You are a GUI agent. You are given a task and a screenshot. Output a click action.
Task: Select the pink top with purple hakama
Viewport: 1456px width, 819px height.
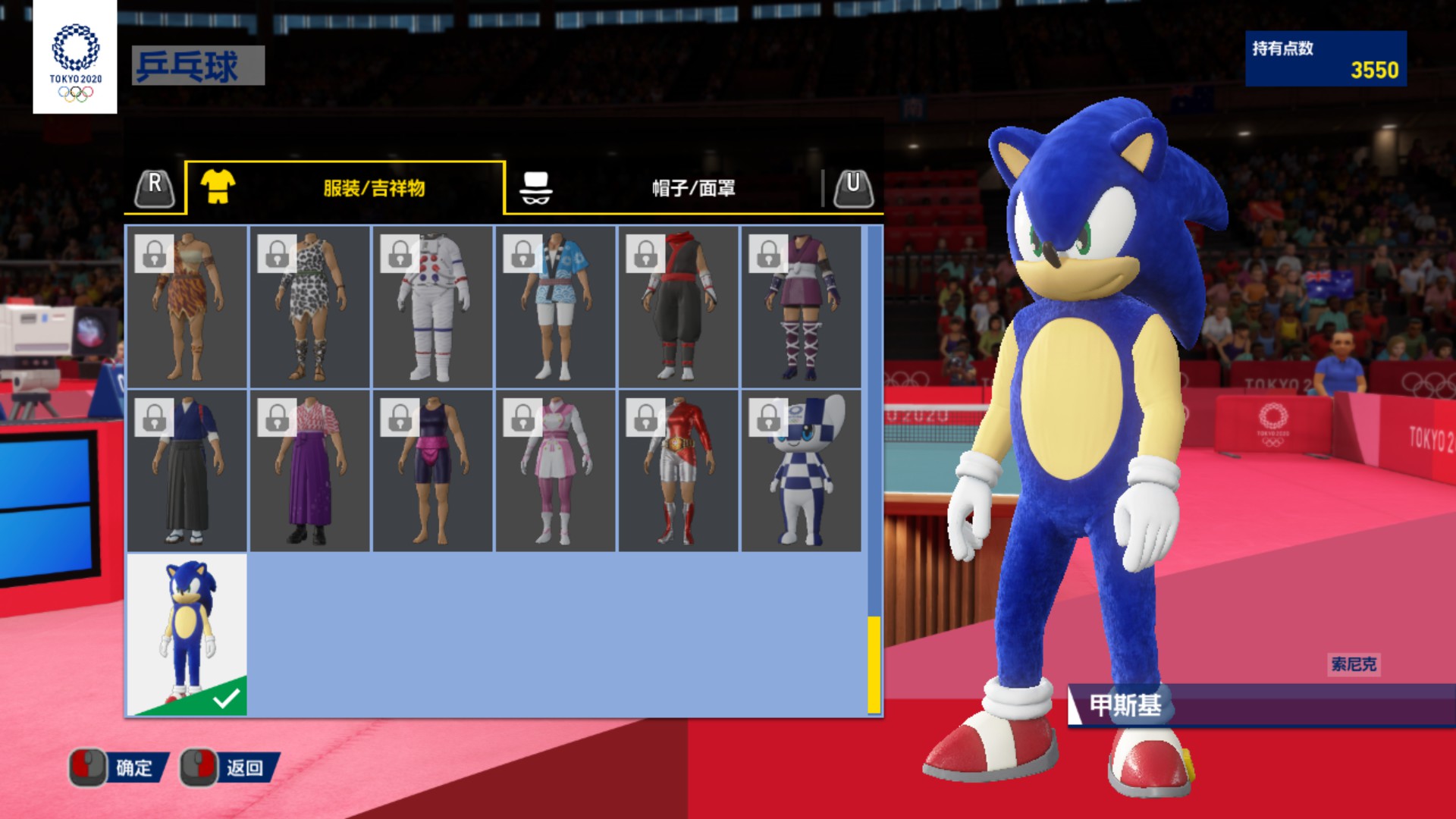point(310,471)
